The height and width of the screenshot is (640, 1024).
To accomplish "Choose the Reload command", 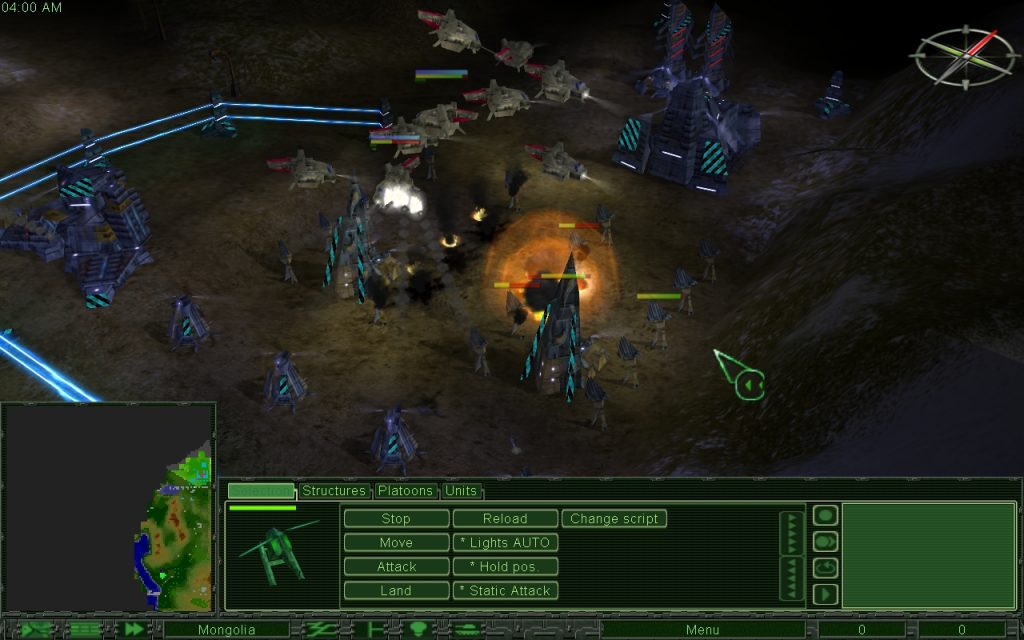I will (505, 519).
